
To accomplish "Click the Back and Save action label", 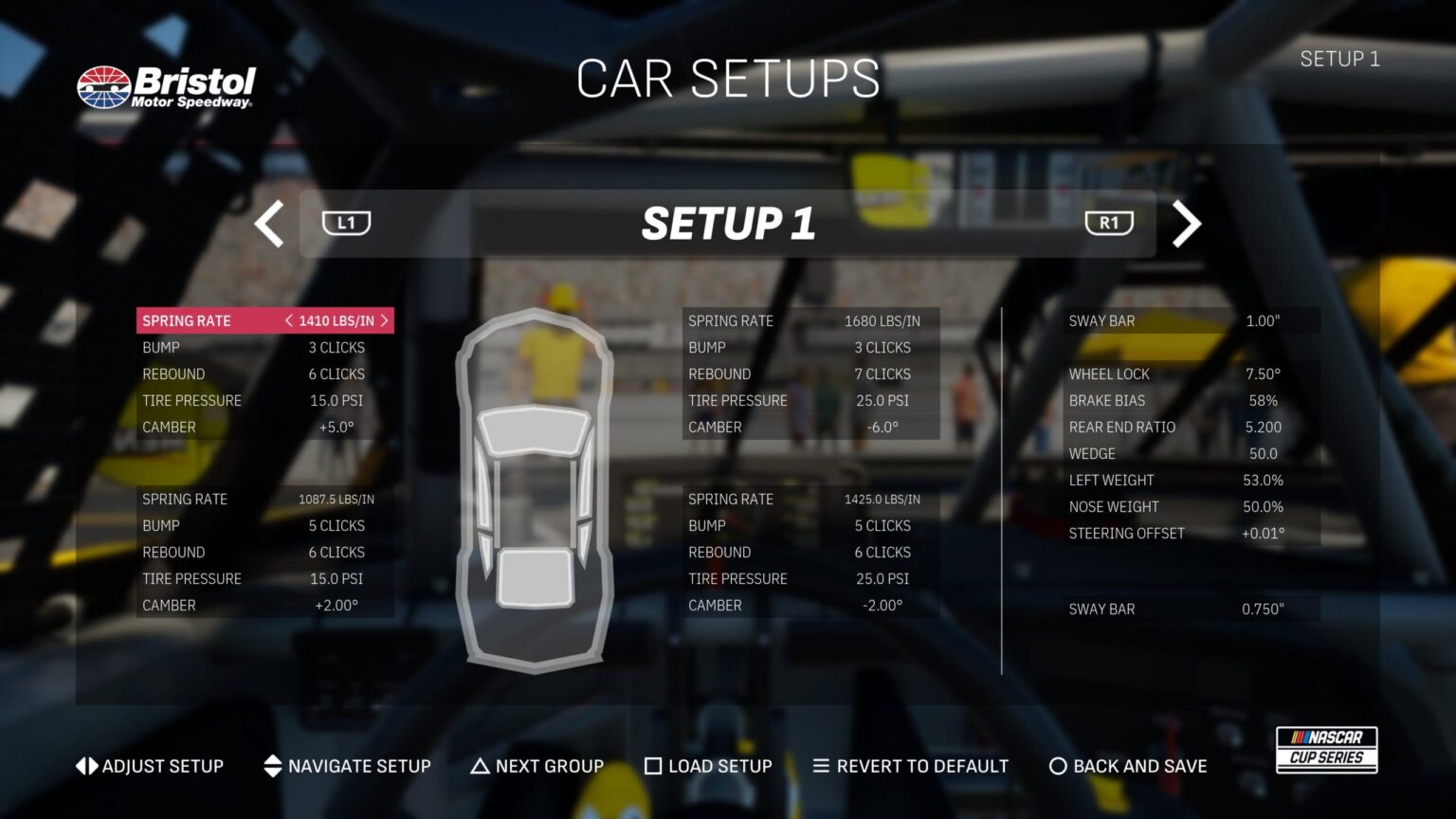I will 1139,766.
